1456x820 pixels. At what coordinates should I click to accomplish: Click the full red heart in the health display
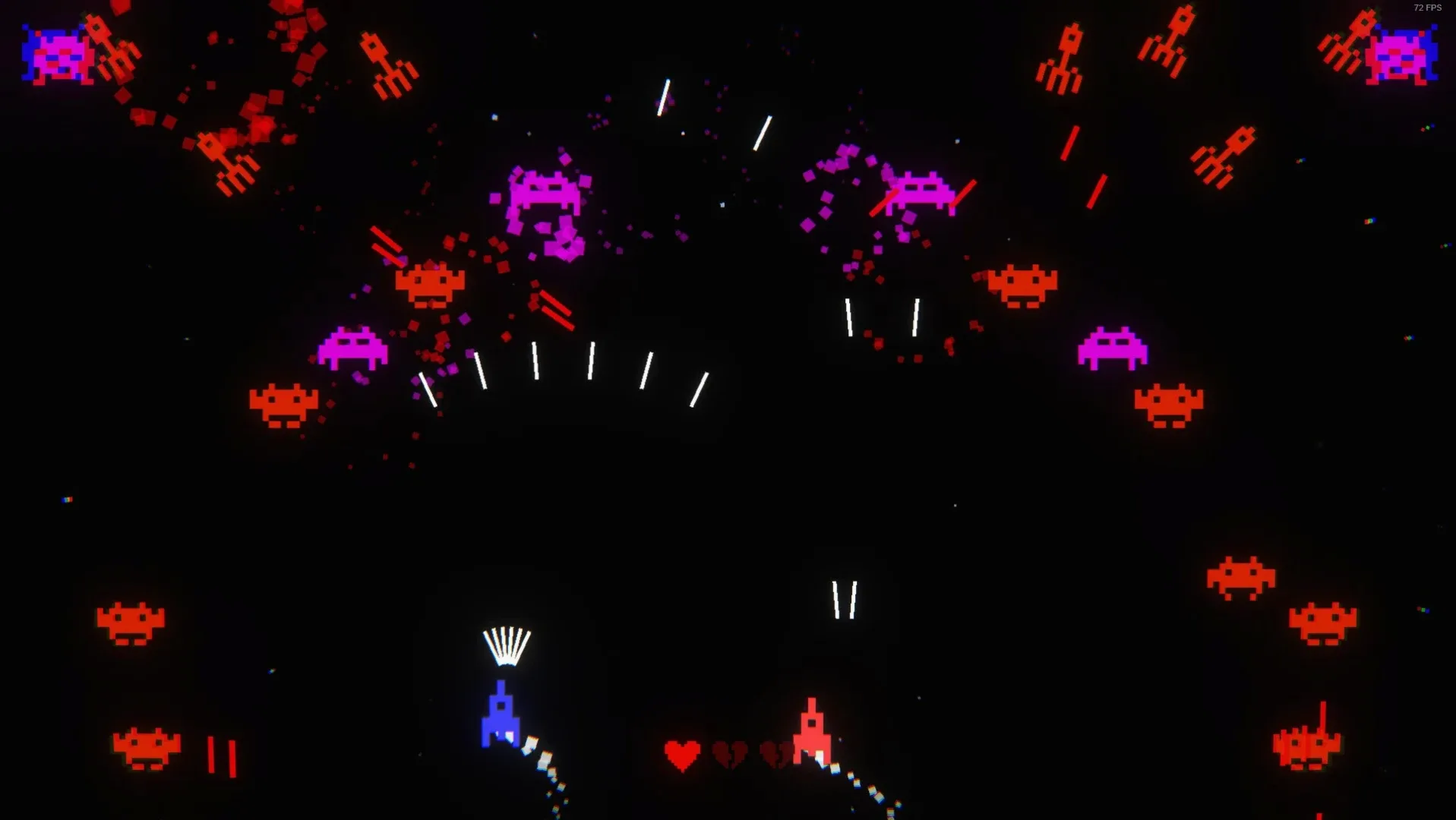(x=681, y=754)
